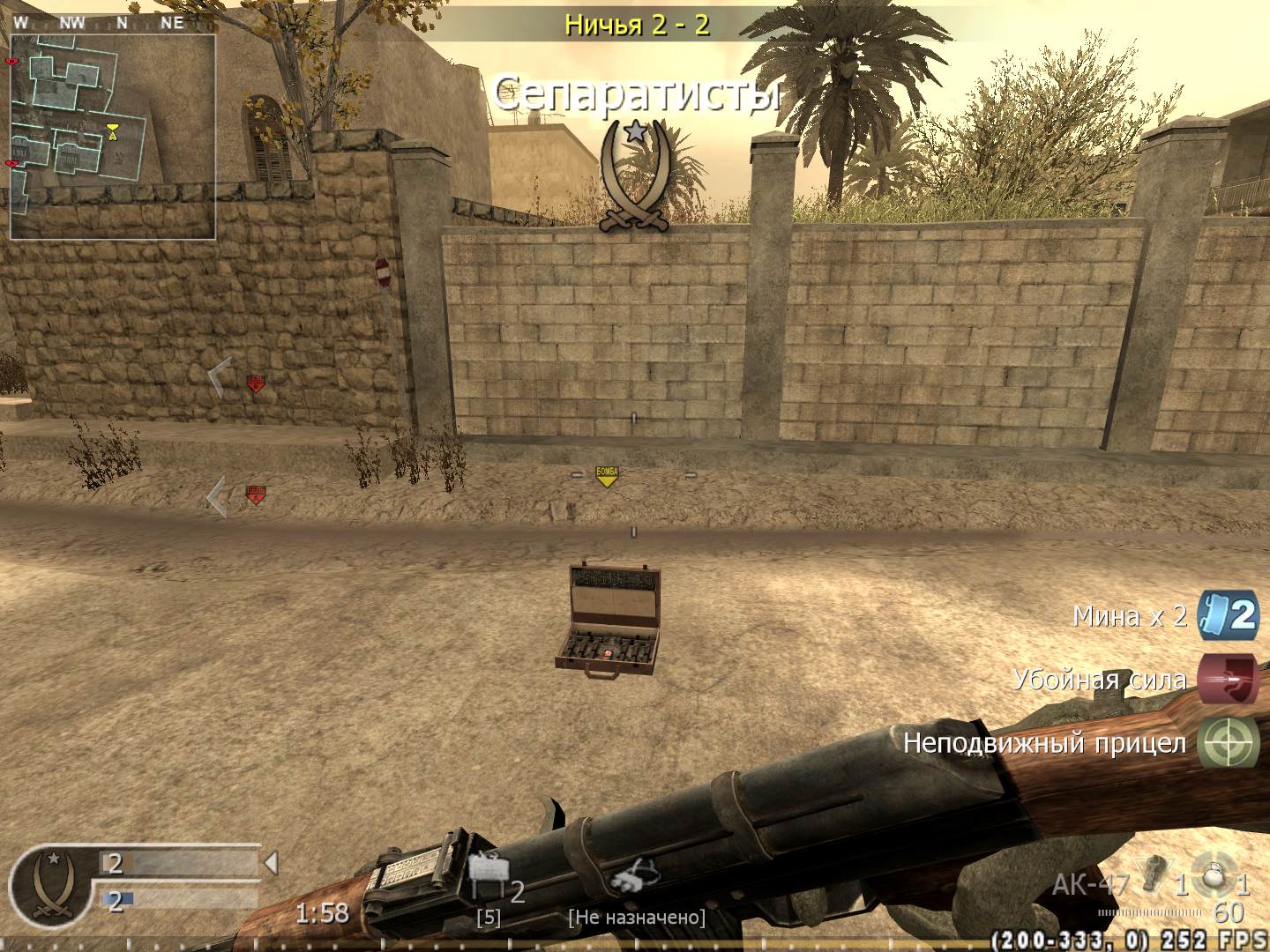Select the yellow Бомба objective marker
The width and height of the screenshot is (1270, 952).
pos(607,477)
